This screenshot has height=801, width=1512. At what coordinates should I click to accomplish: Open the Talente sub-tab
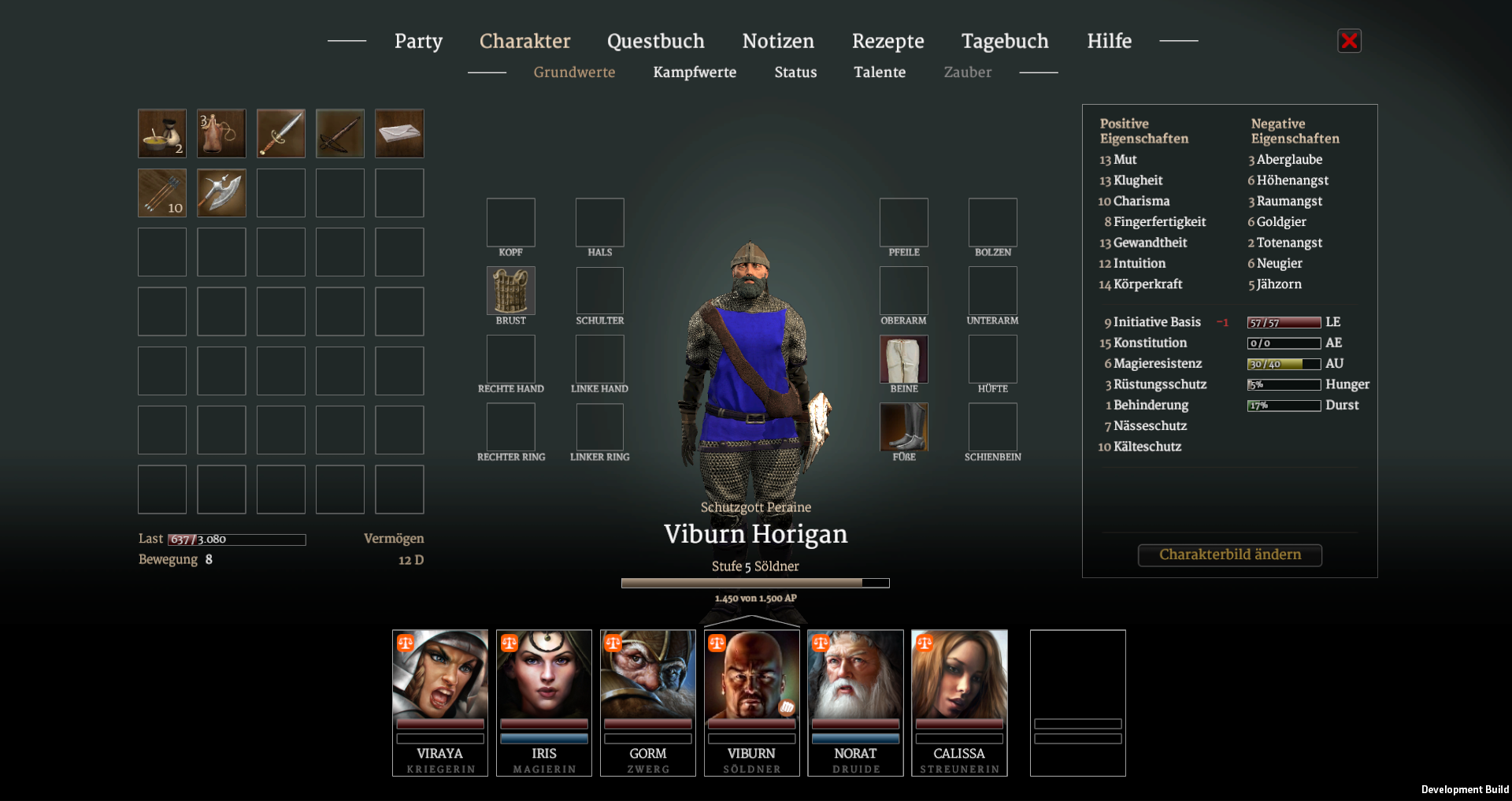click(880, 72)
